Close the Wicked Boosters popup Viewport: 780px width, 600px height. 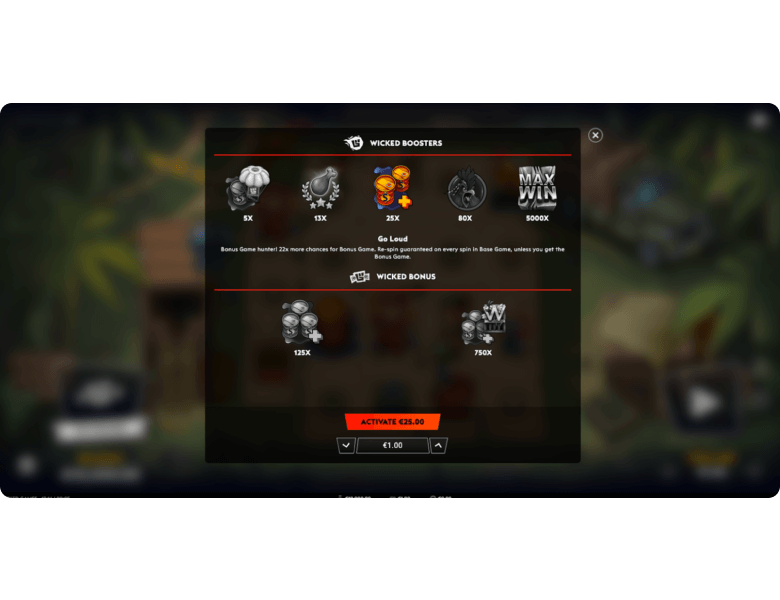(x=595, y=135)
